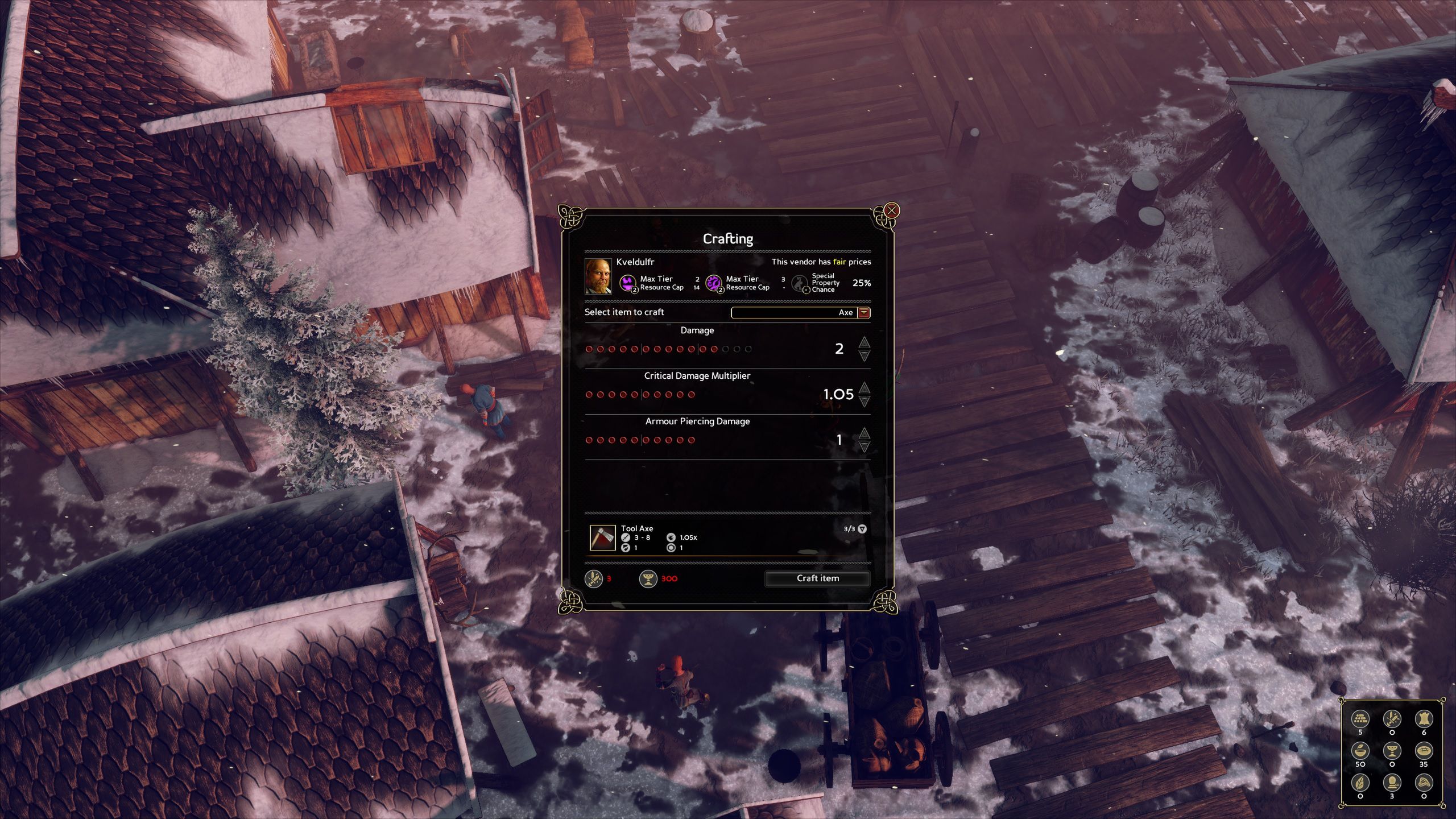Increase the Damage value
Image resolution: width=1456 pixels, height=819 pixels.
click(x=864, y=342)
